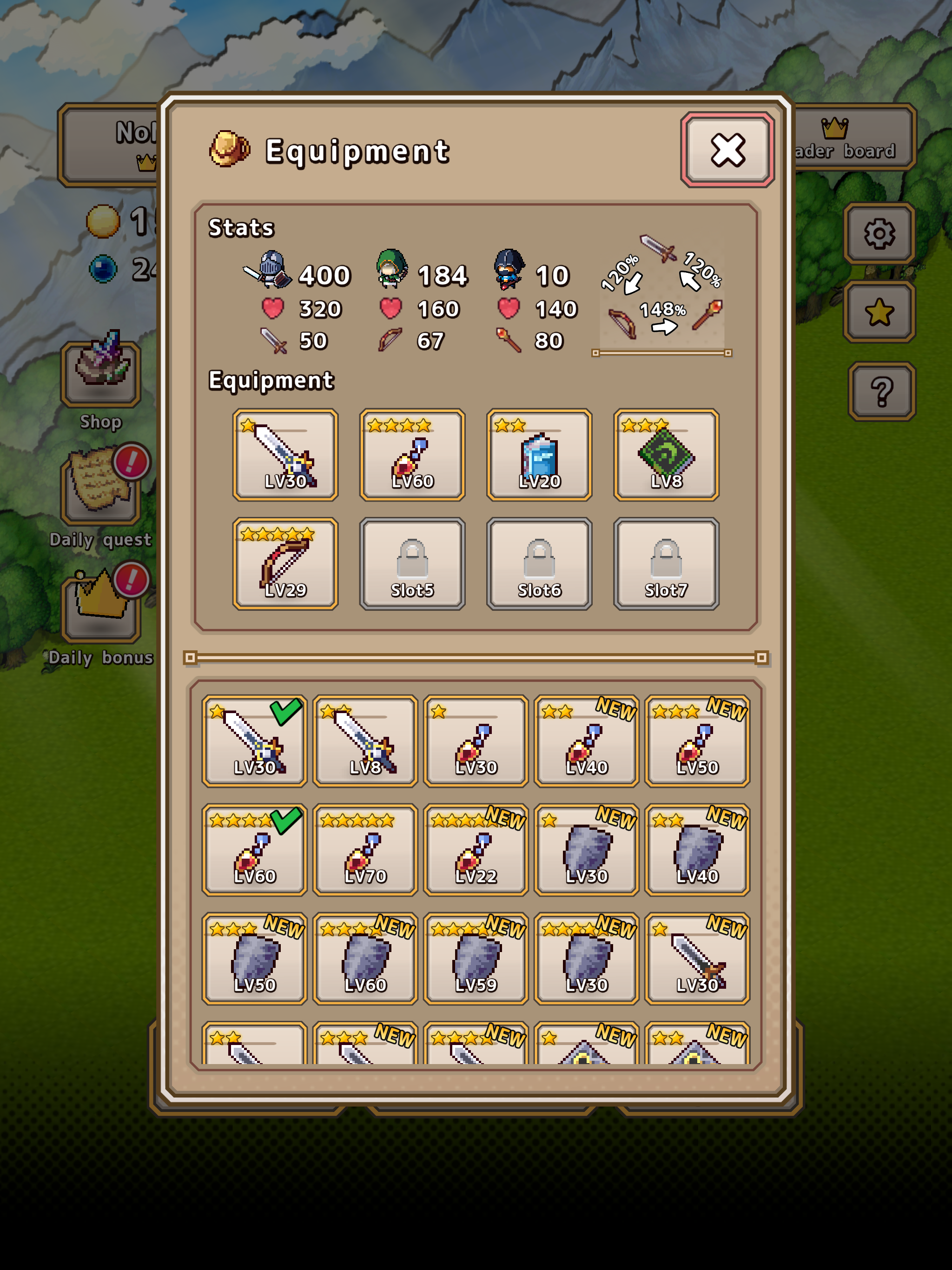Tap the locked Slot6 to unlock it

[x=539, y=564]
